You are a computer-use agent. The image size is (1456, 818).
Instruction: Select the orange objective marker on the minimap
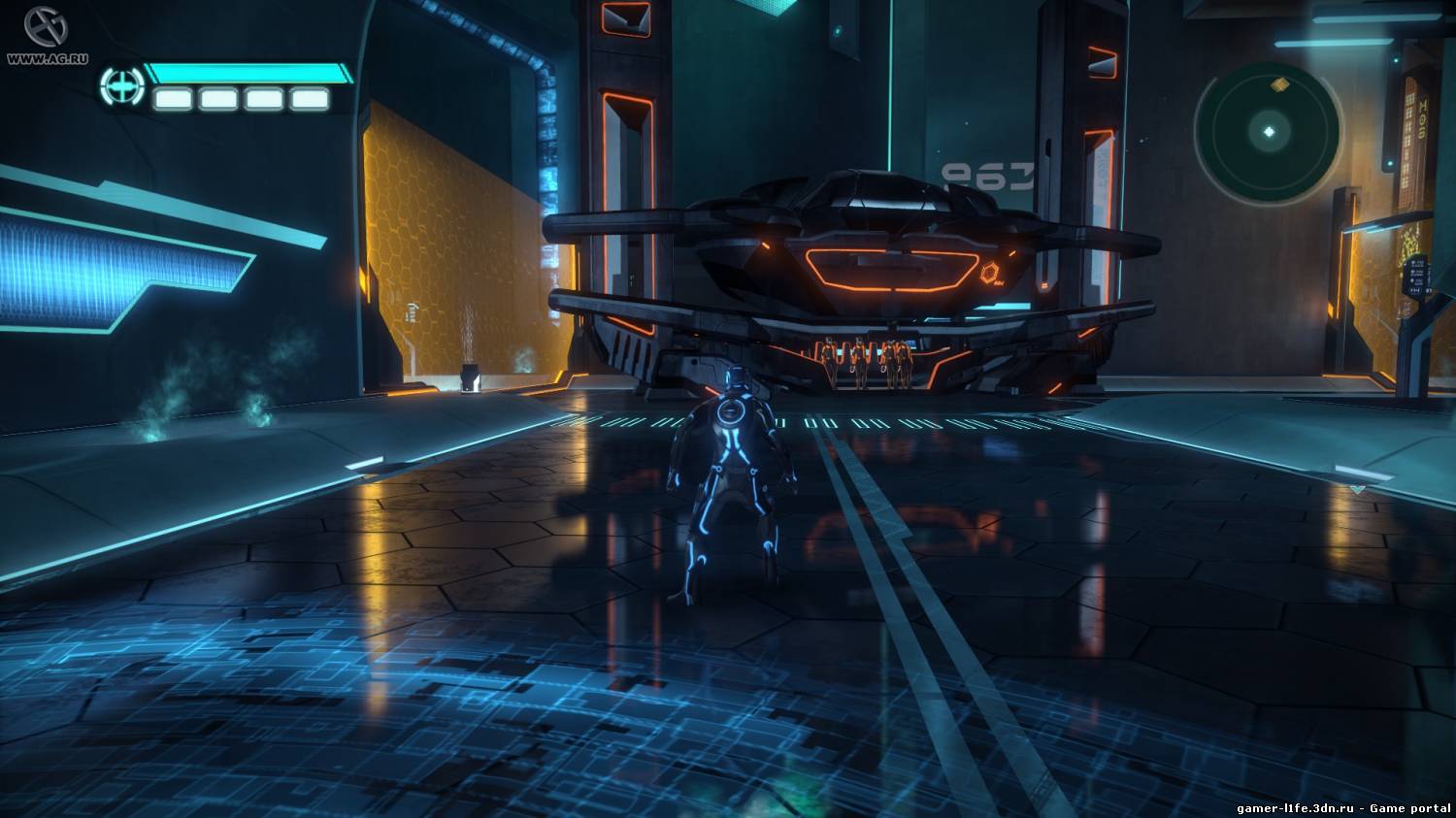tap(1281, 85)
